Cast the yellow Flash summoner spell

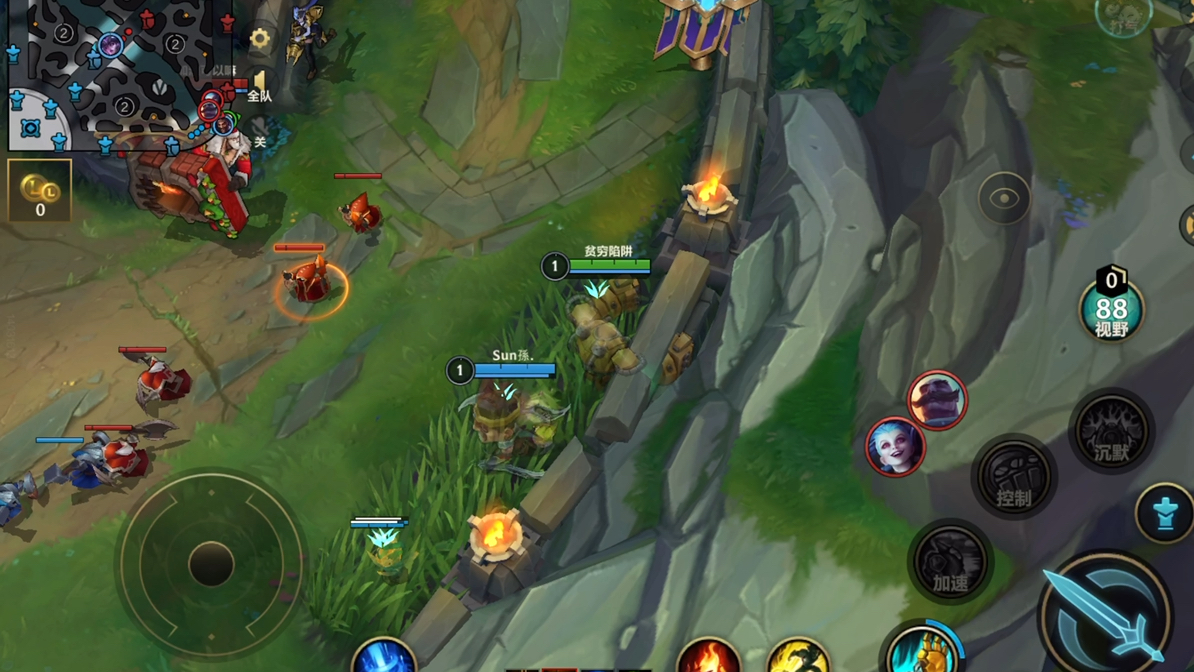[797, 656]
